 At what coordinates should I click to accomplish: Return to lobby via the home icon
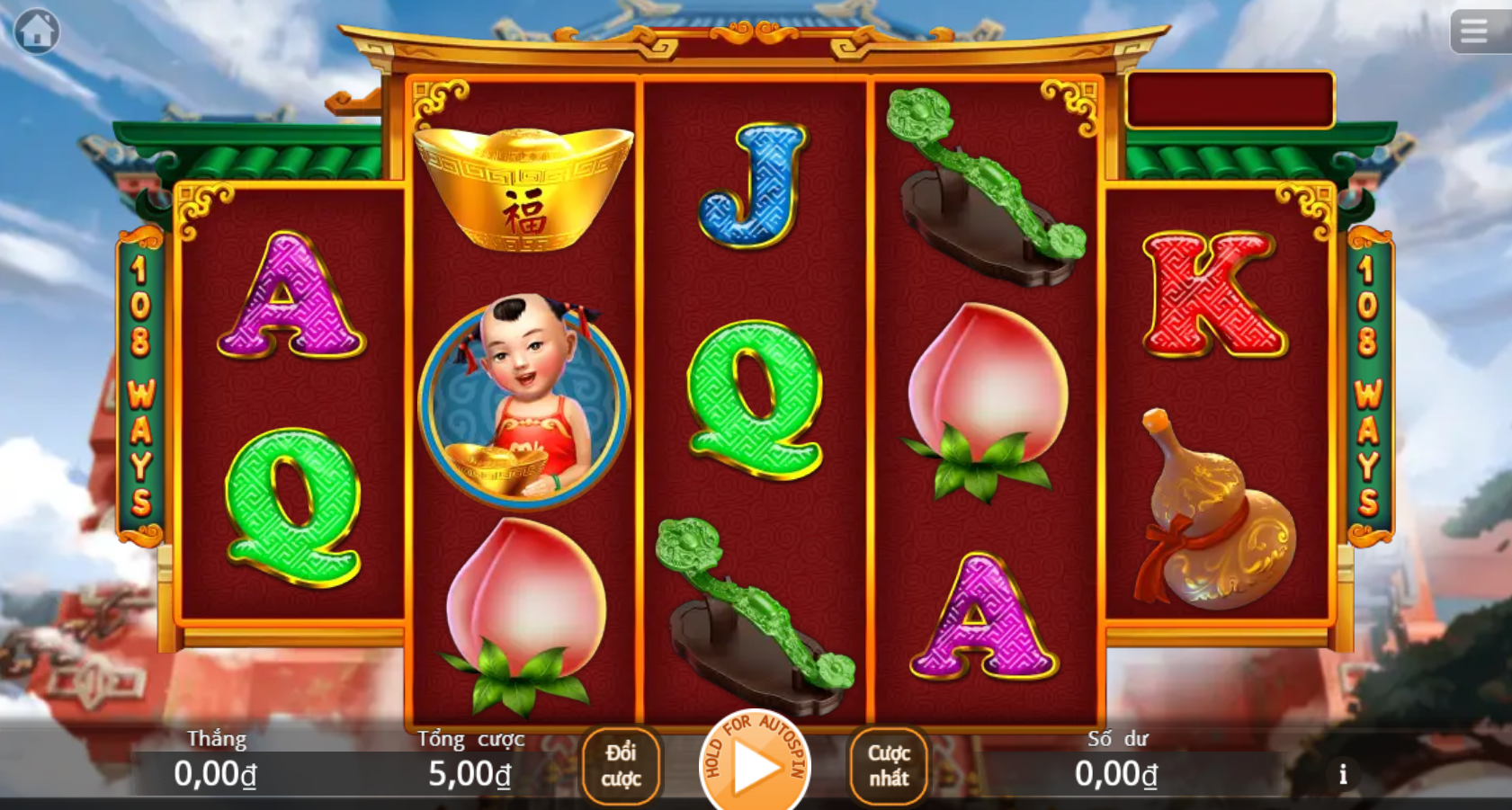click(x=37, y=31)
